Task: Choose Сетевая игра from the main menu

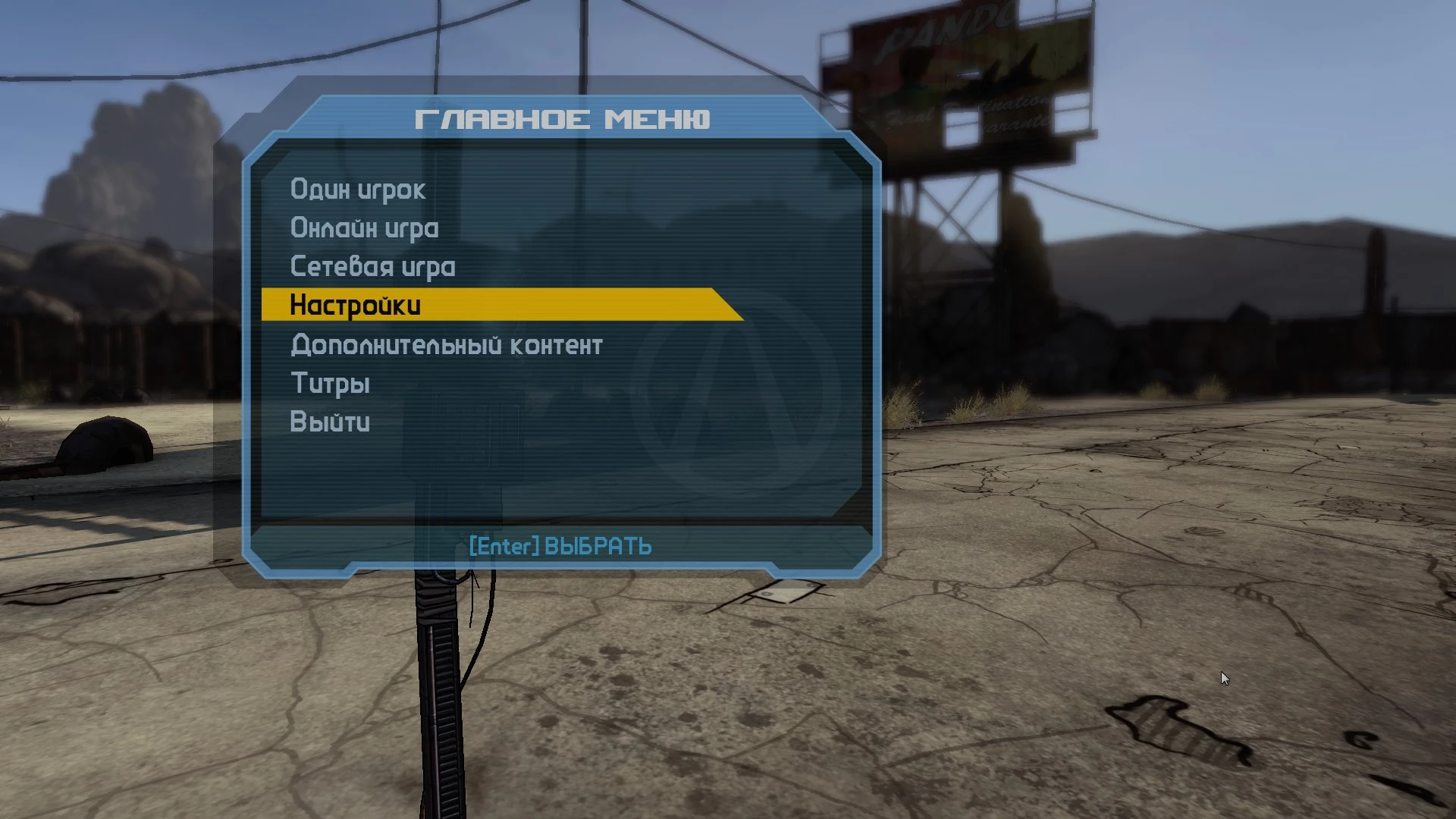Action: click(x=372, y=267)
